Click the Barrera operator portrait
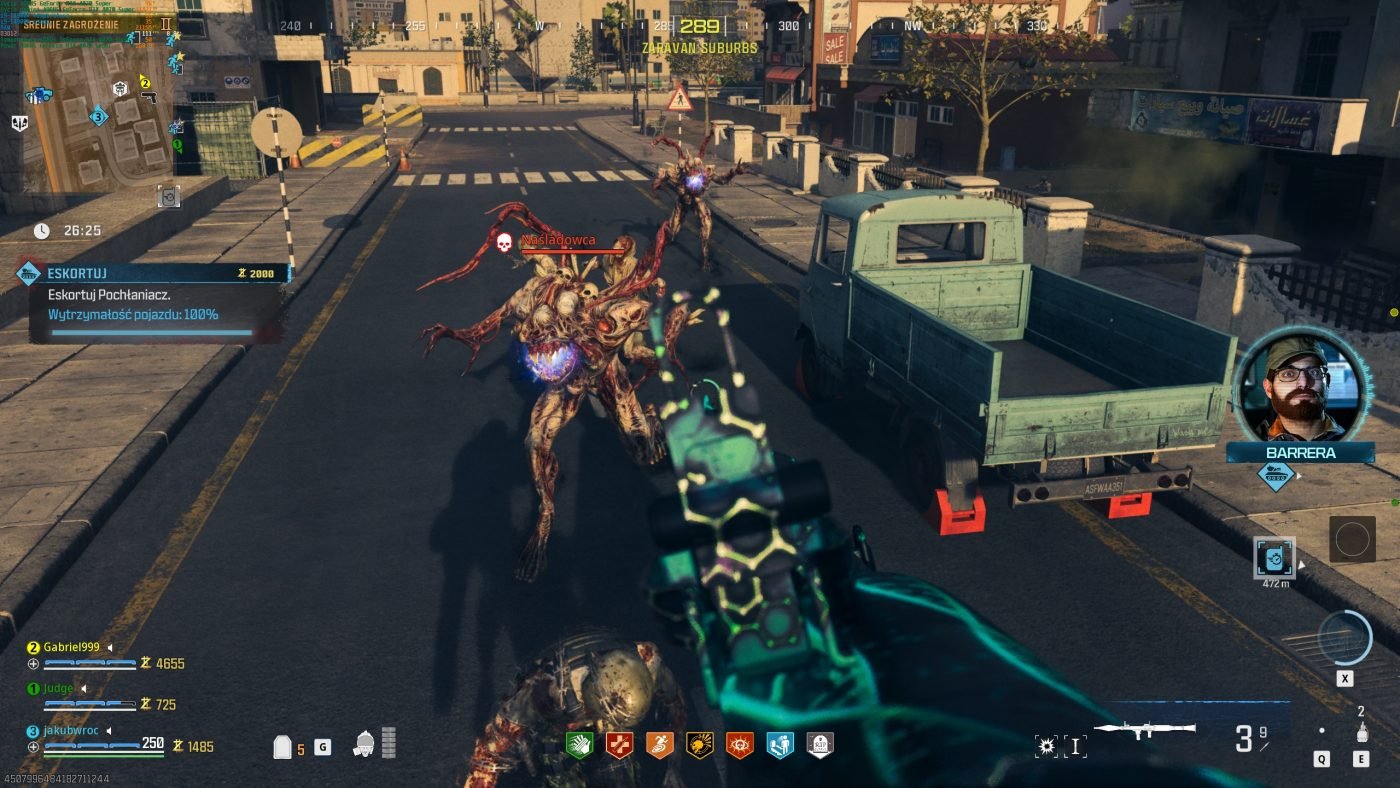 [1300, 387]
